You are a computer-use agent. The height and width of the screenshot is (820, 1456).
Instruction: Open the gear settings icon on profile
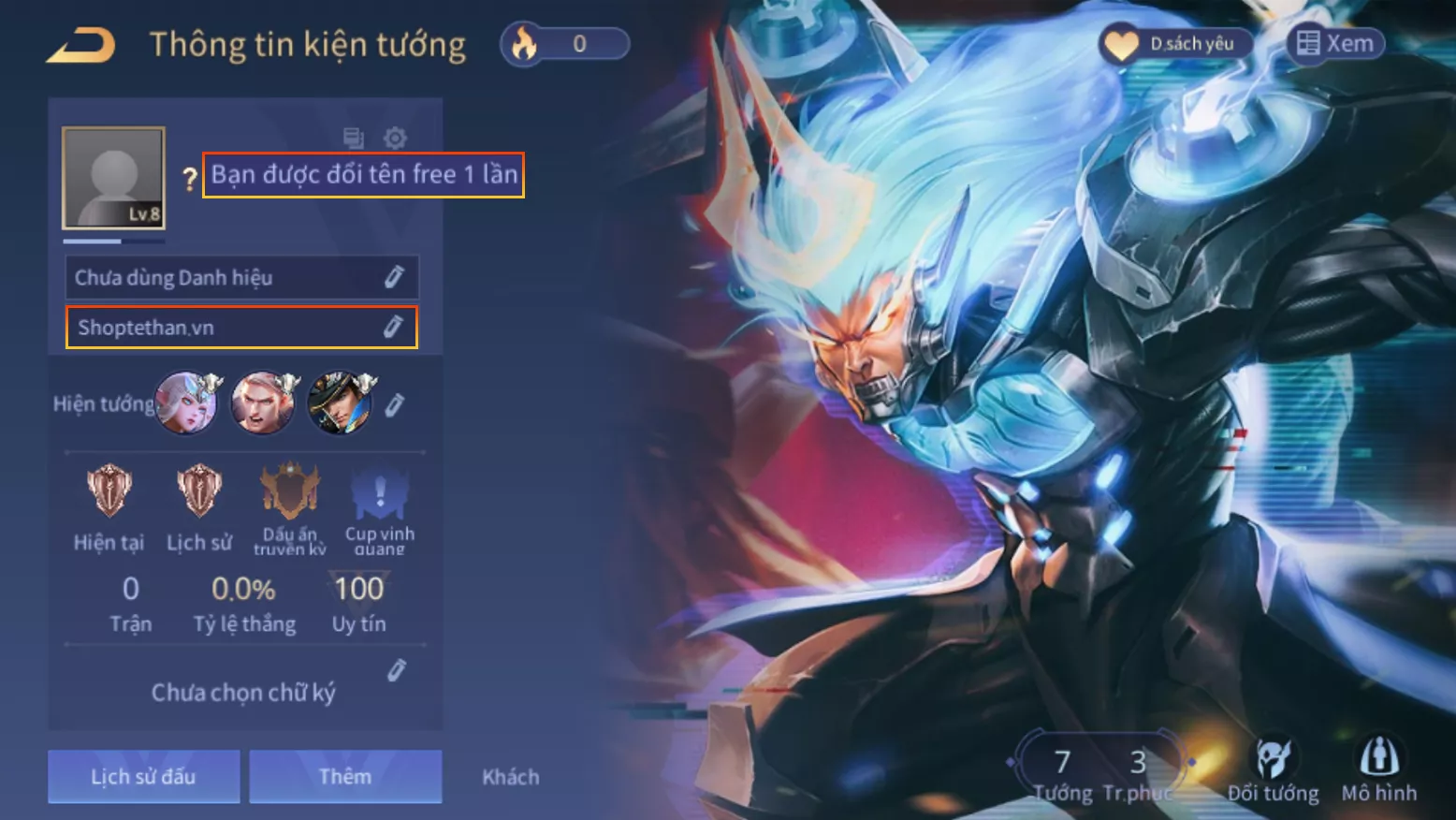[x=395, y=139]
